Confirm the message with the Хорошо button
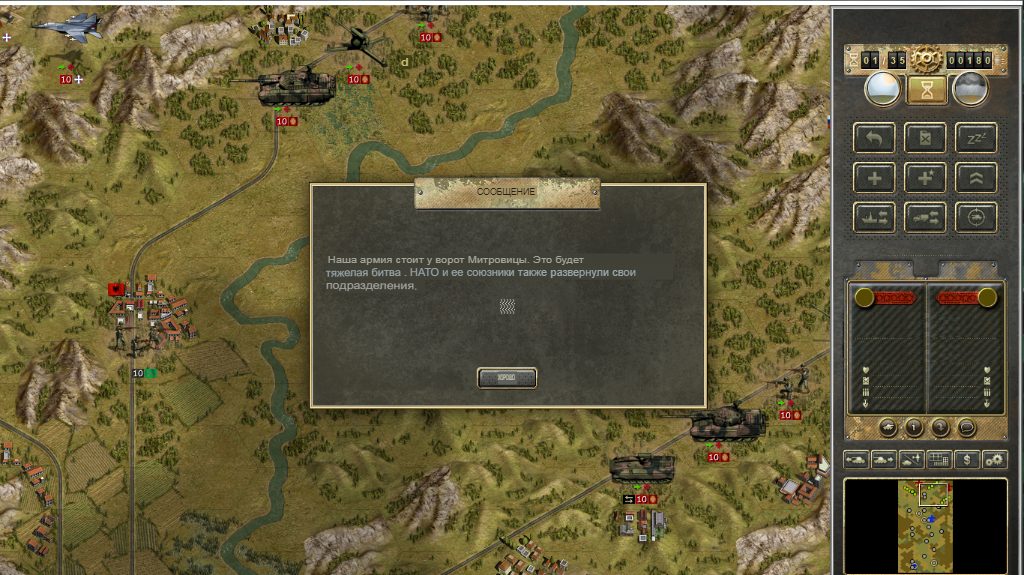 click(507, 377)
